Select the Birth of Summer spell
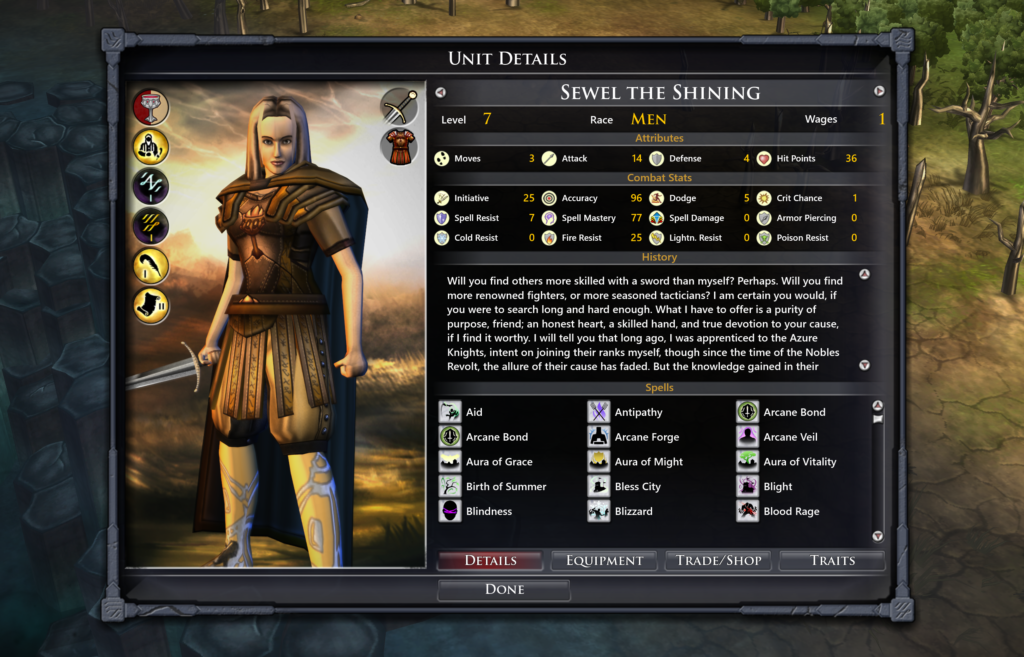1024x657 pixels. [505, 487]
